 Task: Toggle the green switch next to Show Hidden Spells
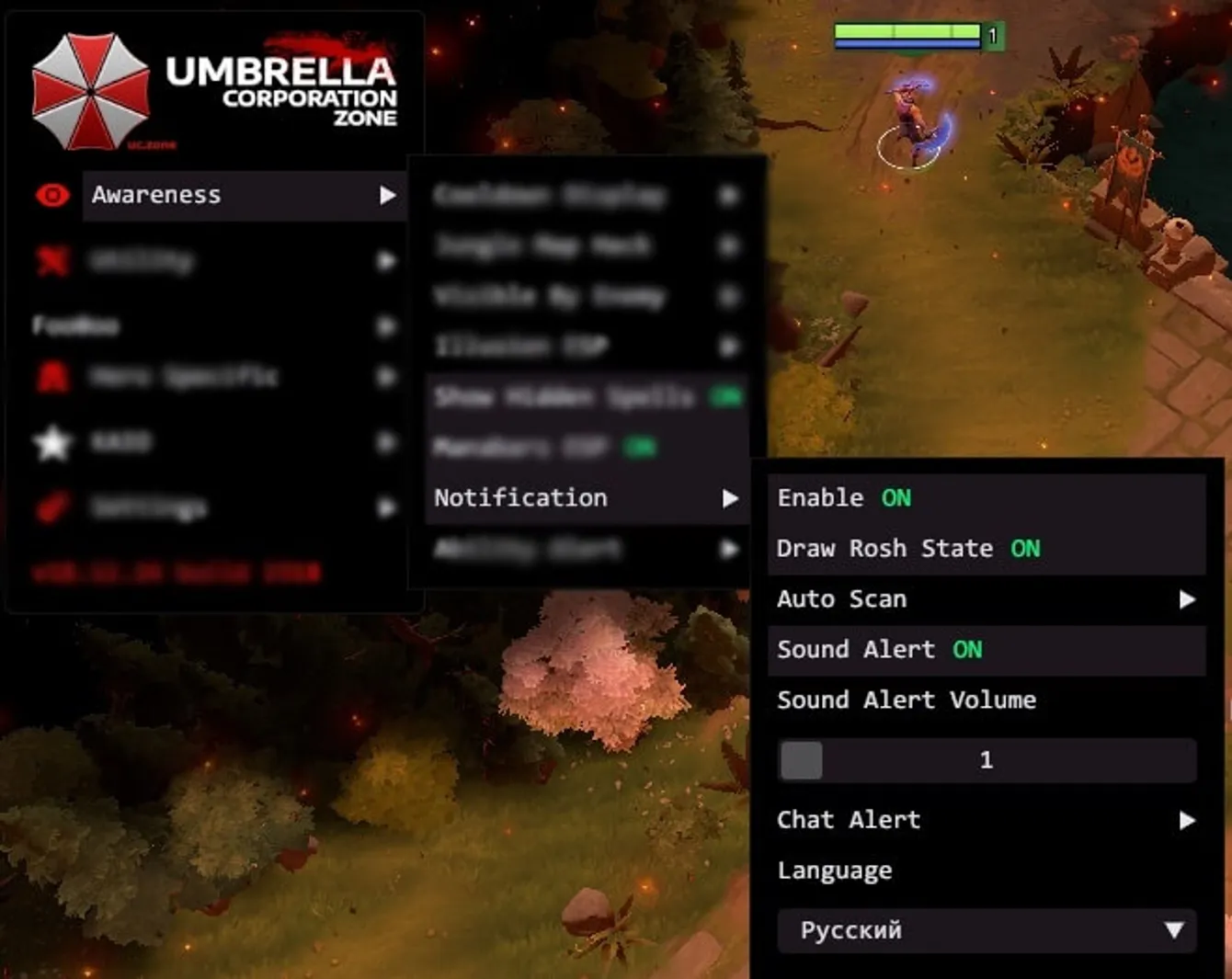pos(726,397)
